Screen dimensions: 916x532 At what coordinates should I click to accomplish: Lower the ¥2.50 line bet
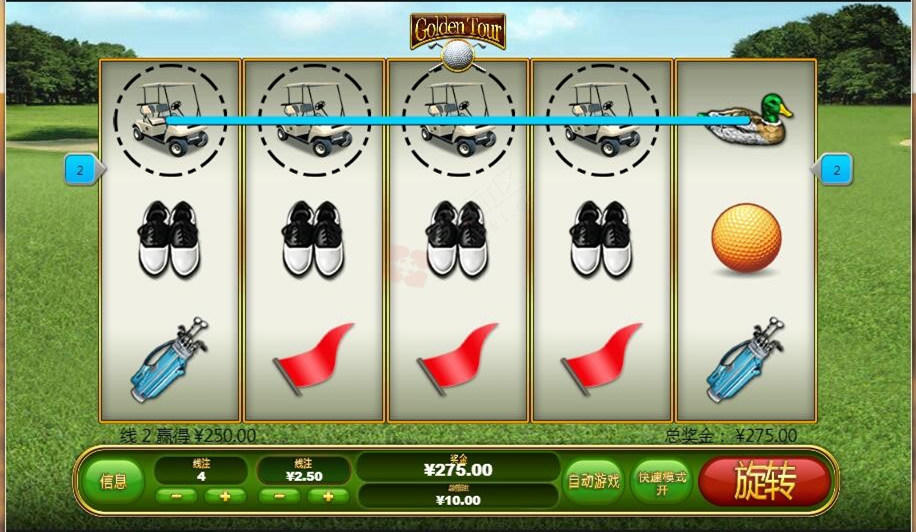(x=279, y=496)
